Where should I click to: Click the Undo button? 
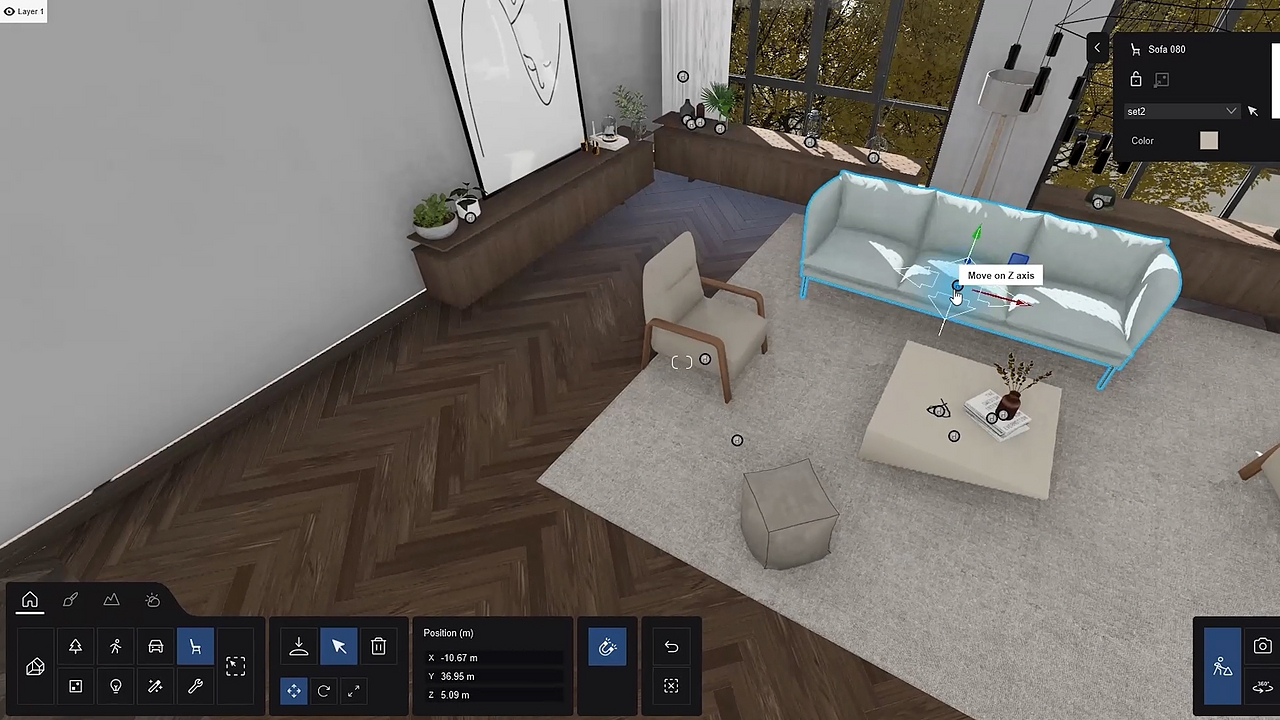tap(670, 647)
